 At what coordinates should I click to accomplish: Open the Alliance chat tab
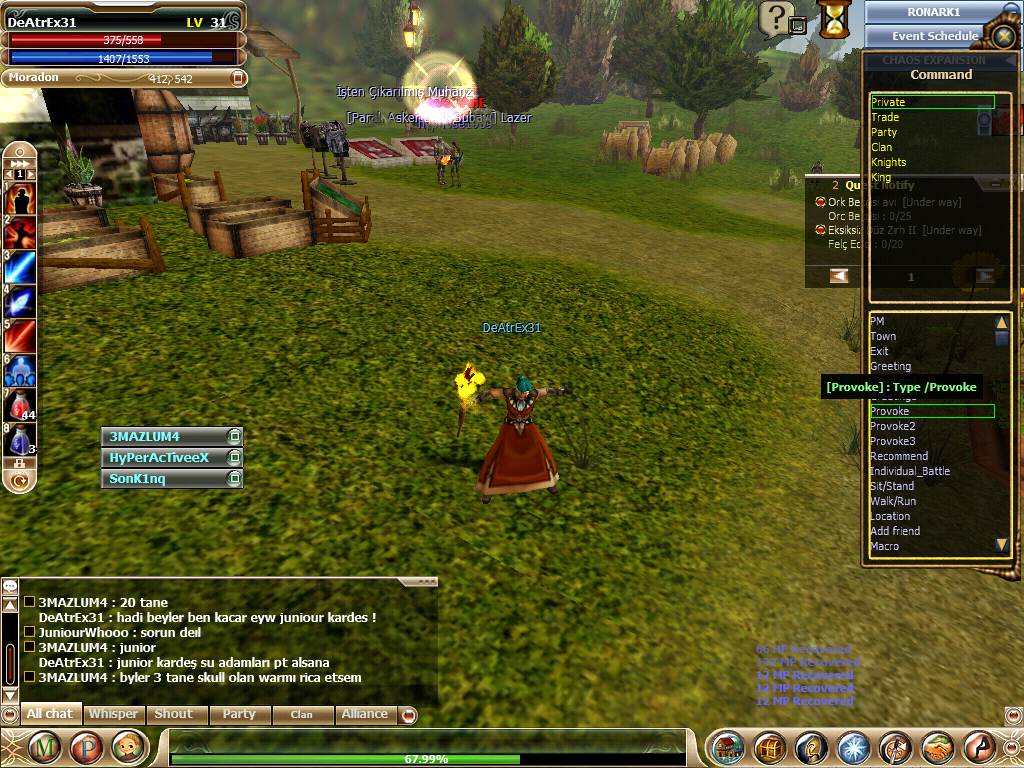click(x=364, y=714)
